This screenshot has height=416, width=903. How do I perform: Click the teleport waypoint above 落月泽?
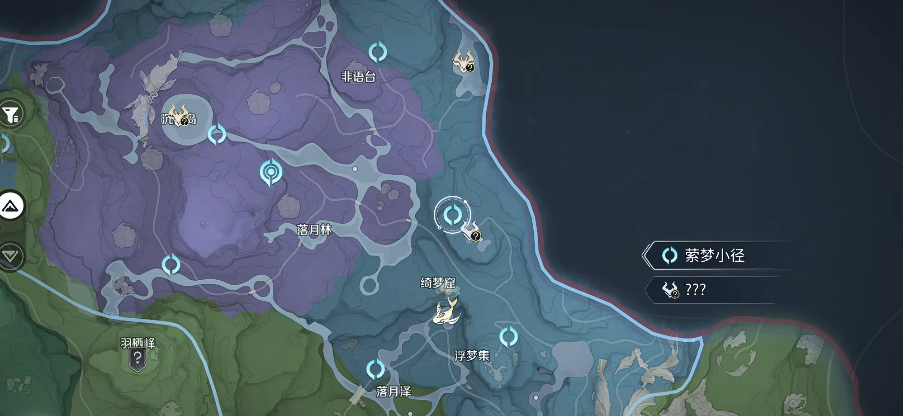click(x=375, y=369)
